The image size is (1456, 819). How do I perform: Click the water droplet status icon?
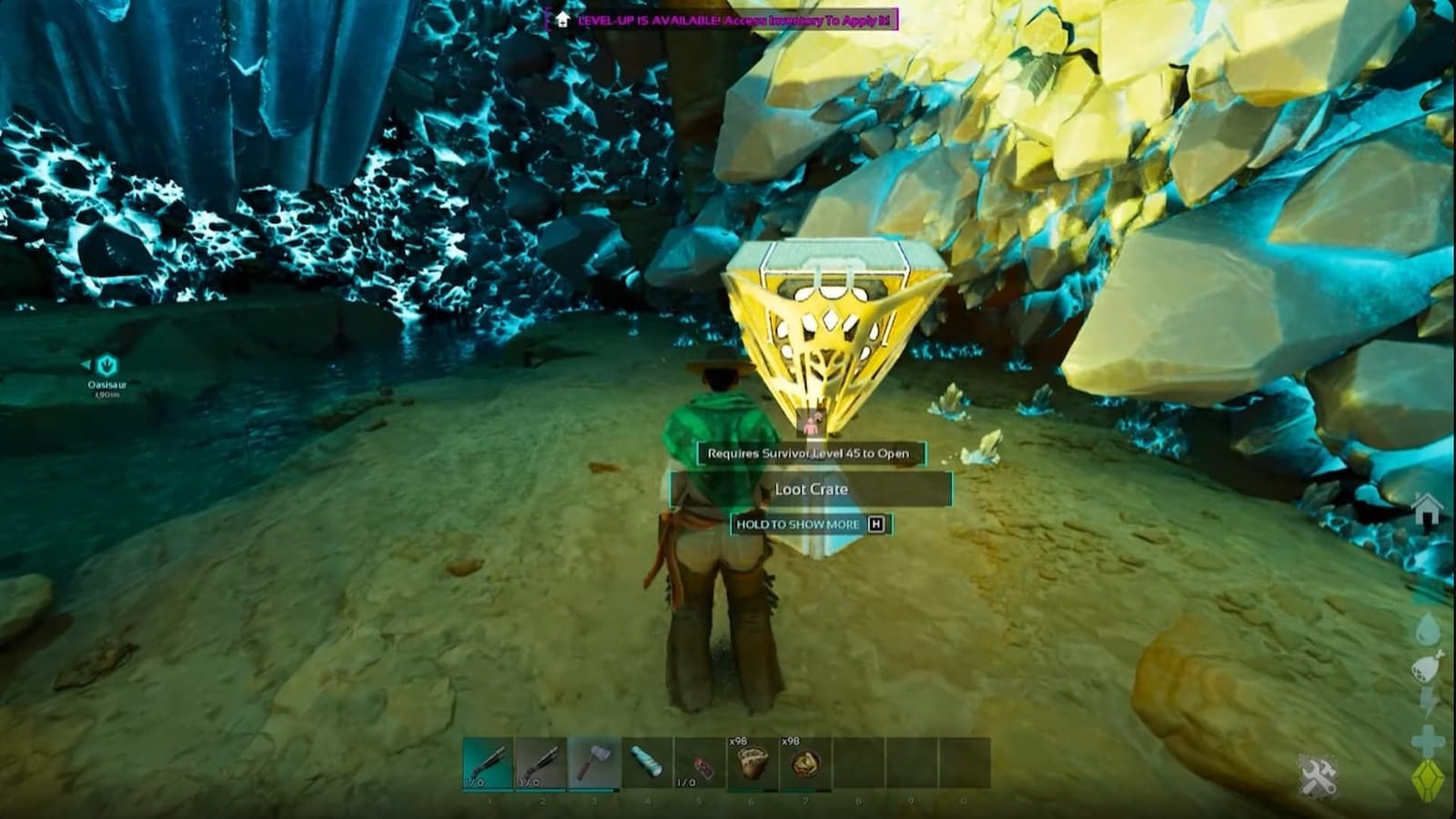pos(1426,628)
